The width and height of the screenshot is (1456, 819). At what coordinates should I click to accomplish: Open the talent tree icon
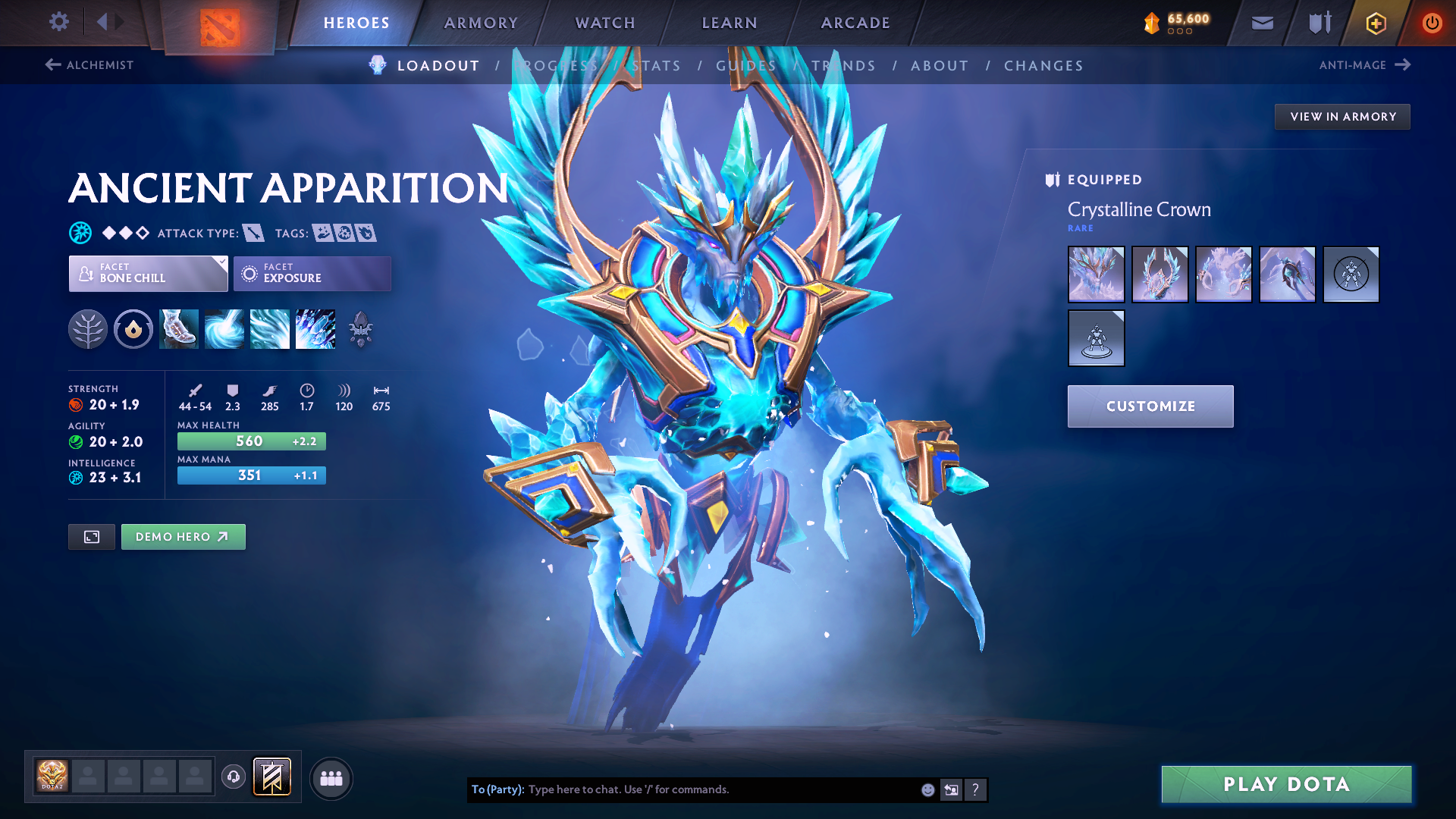[89, 329]
